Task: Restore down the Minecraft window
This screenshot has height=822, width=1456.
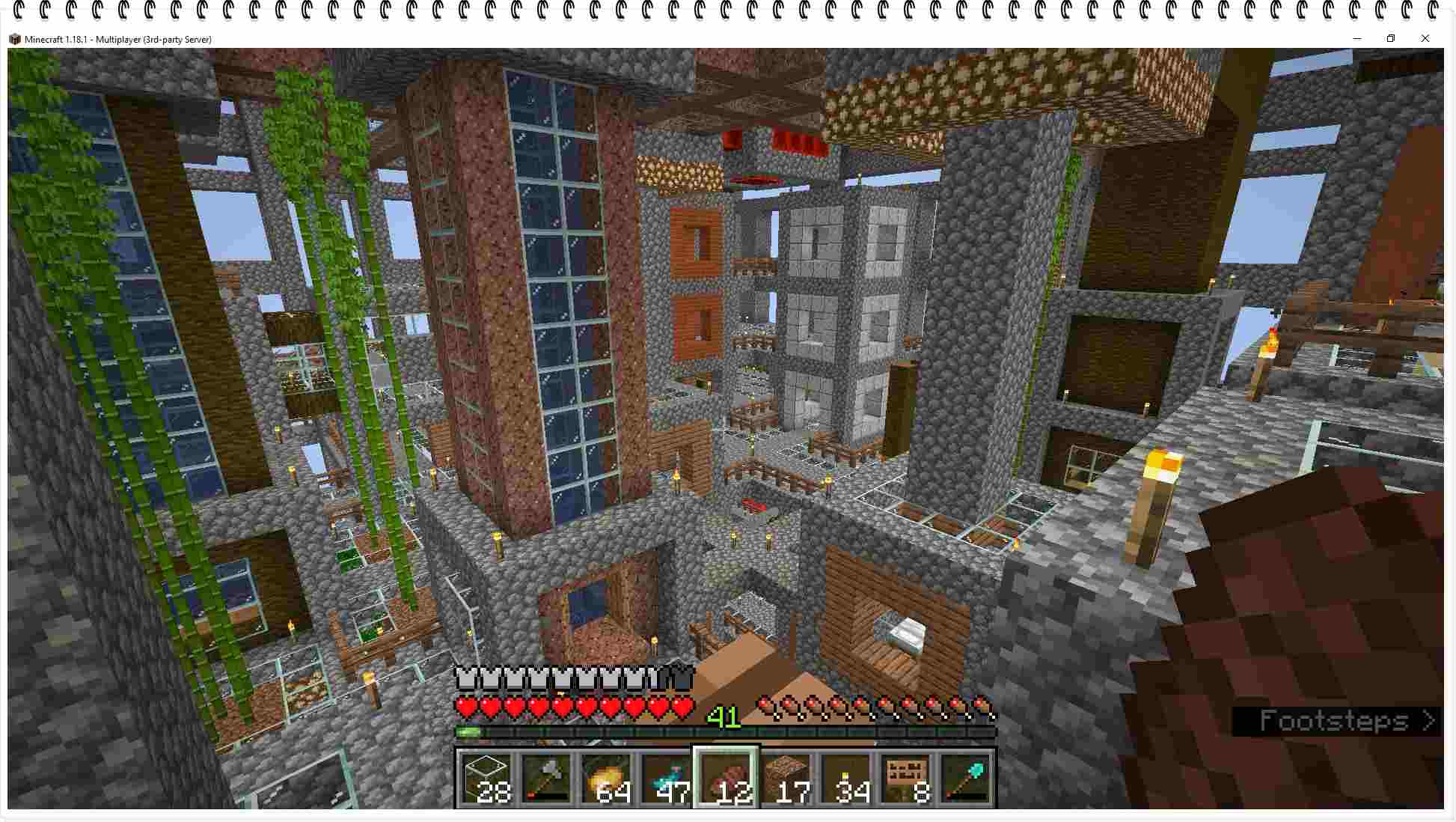Action: tap(1391, 39)
